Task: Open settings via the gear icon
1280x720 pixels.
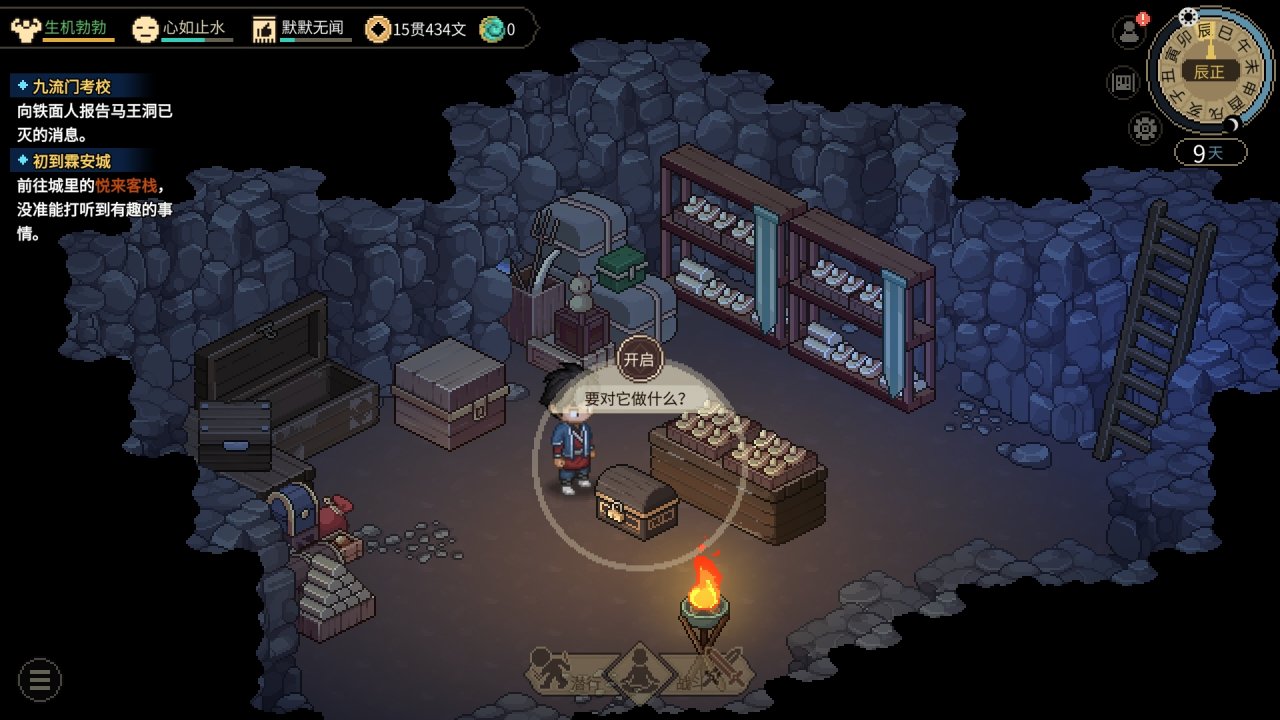Action: tap(1144, 128)
